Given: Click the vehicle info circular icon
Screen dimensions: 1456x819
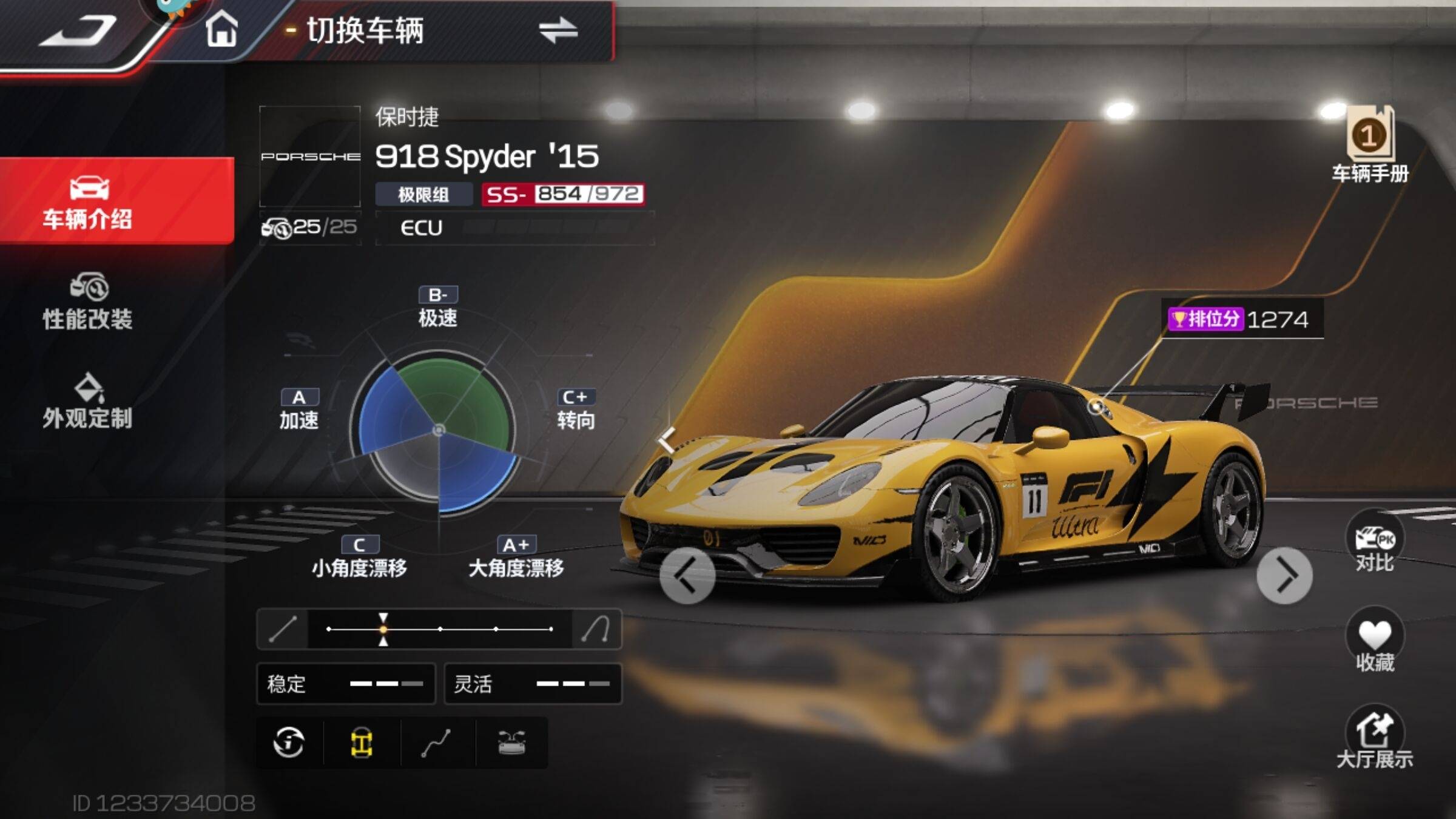Looking at the screenshot, I should point(289,743).
